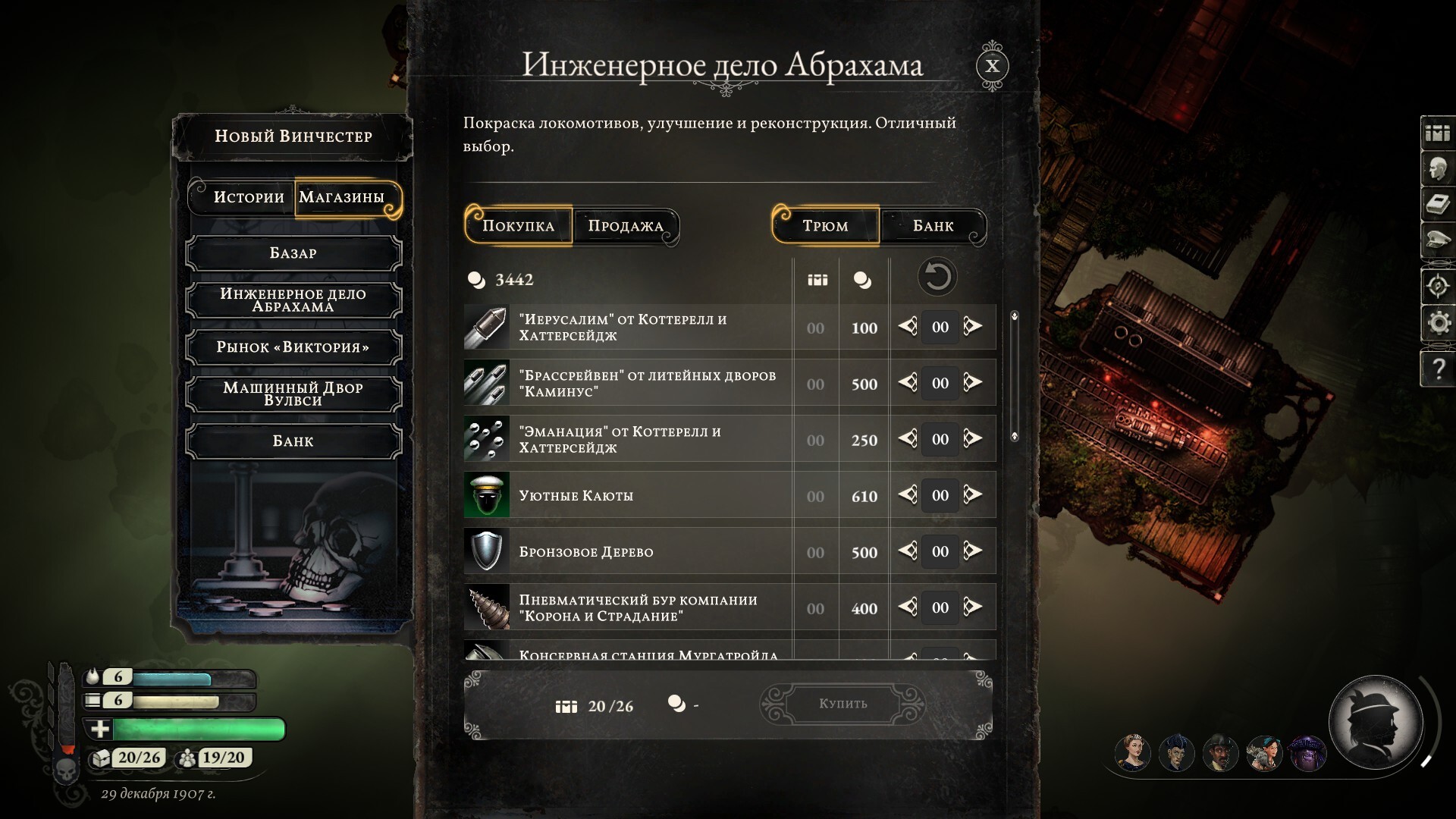
Task: Open the Банк entry in shop list
Action: coord(293,441)
